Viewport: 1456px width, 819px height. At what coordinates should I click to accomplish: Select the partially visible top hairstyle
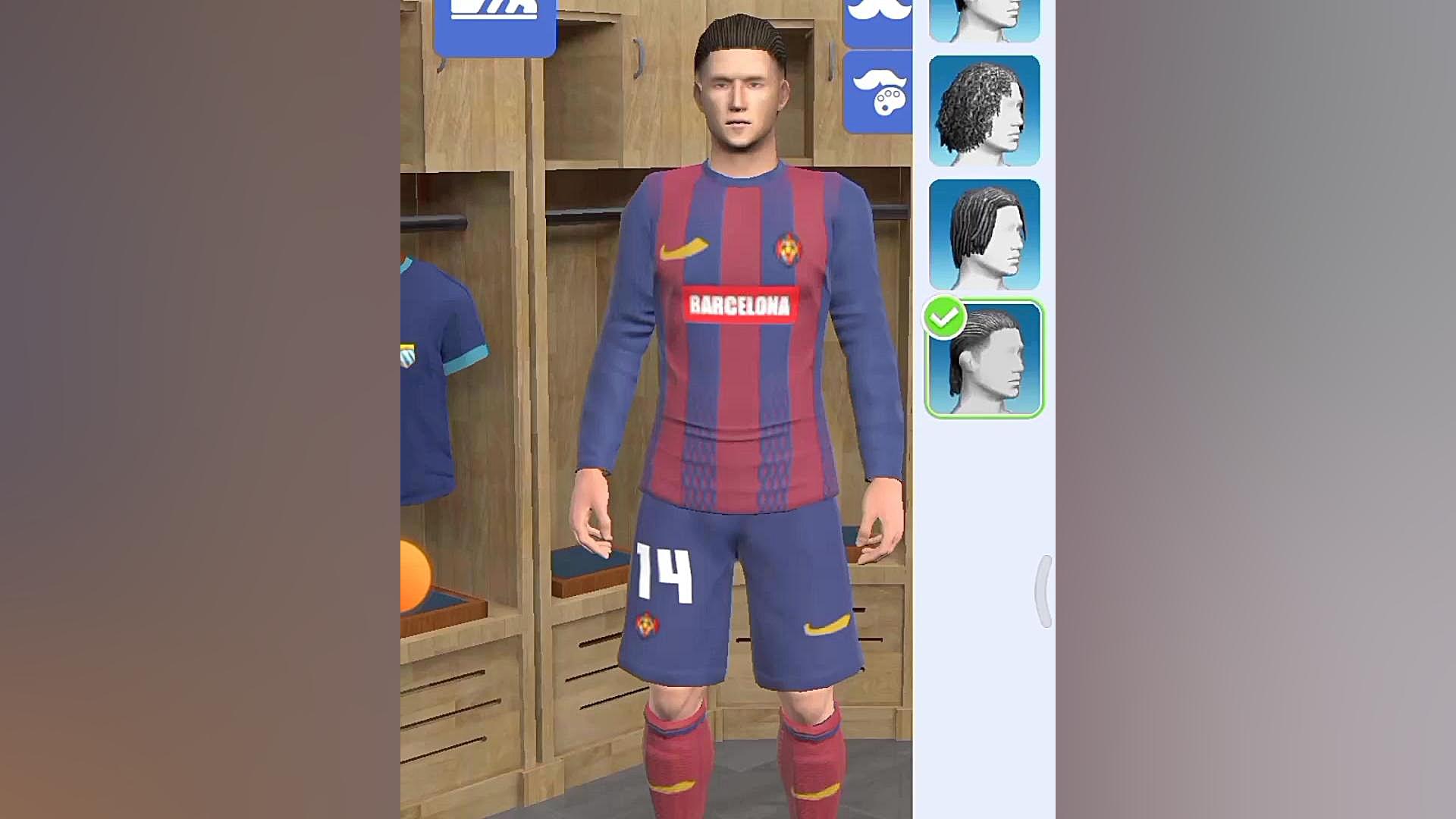984,19
